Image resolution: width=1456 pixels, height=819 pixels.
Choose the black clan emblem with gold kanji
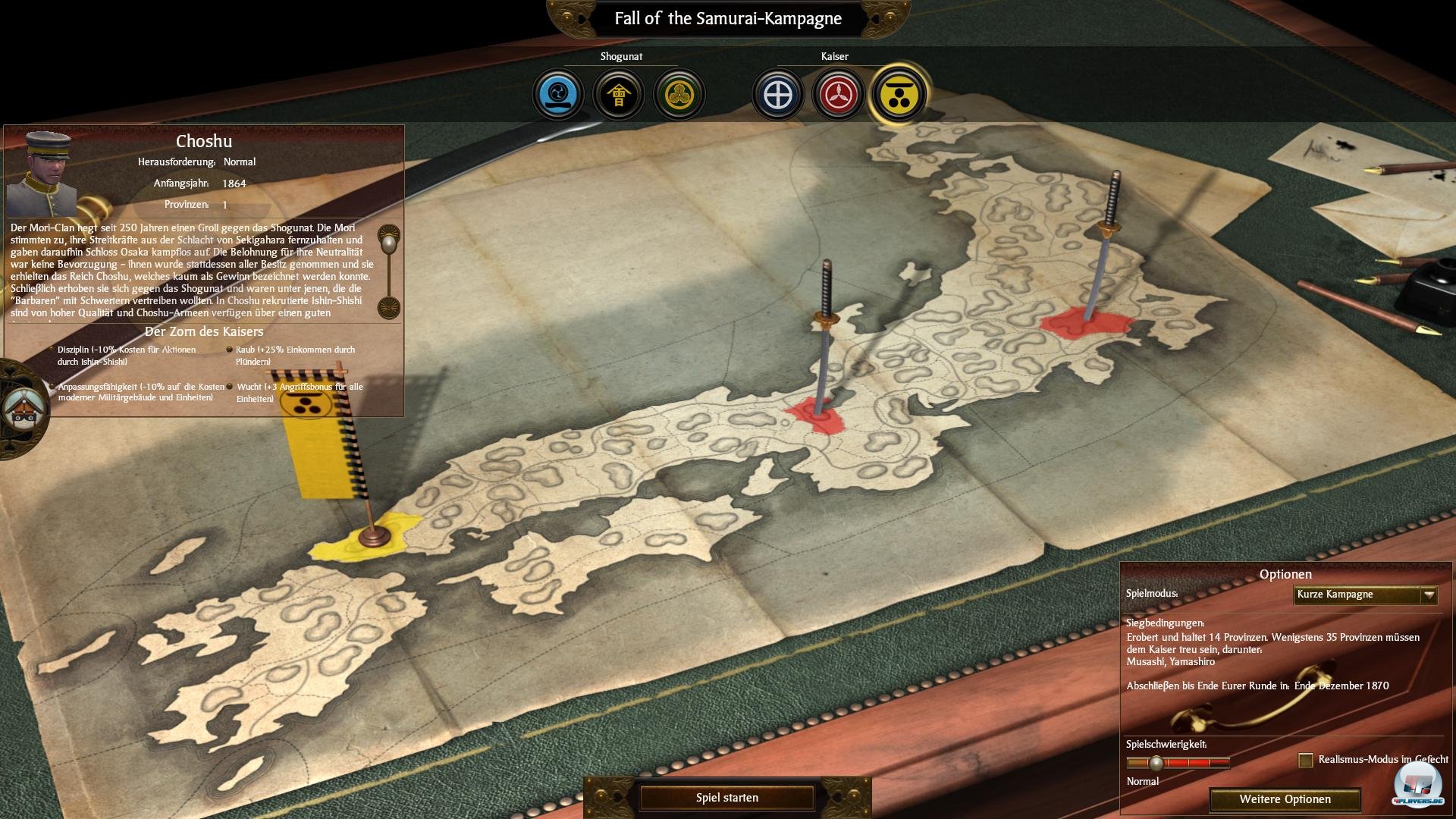(619, 95)
